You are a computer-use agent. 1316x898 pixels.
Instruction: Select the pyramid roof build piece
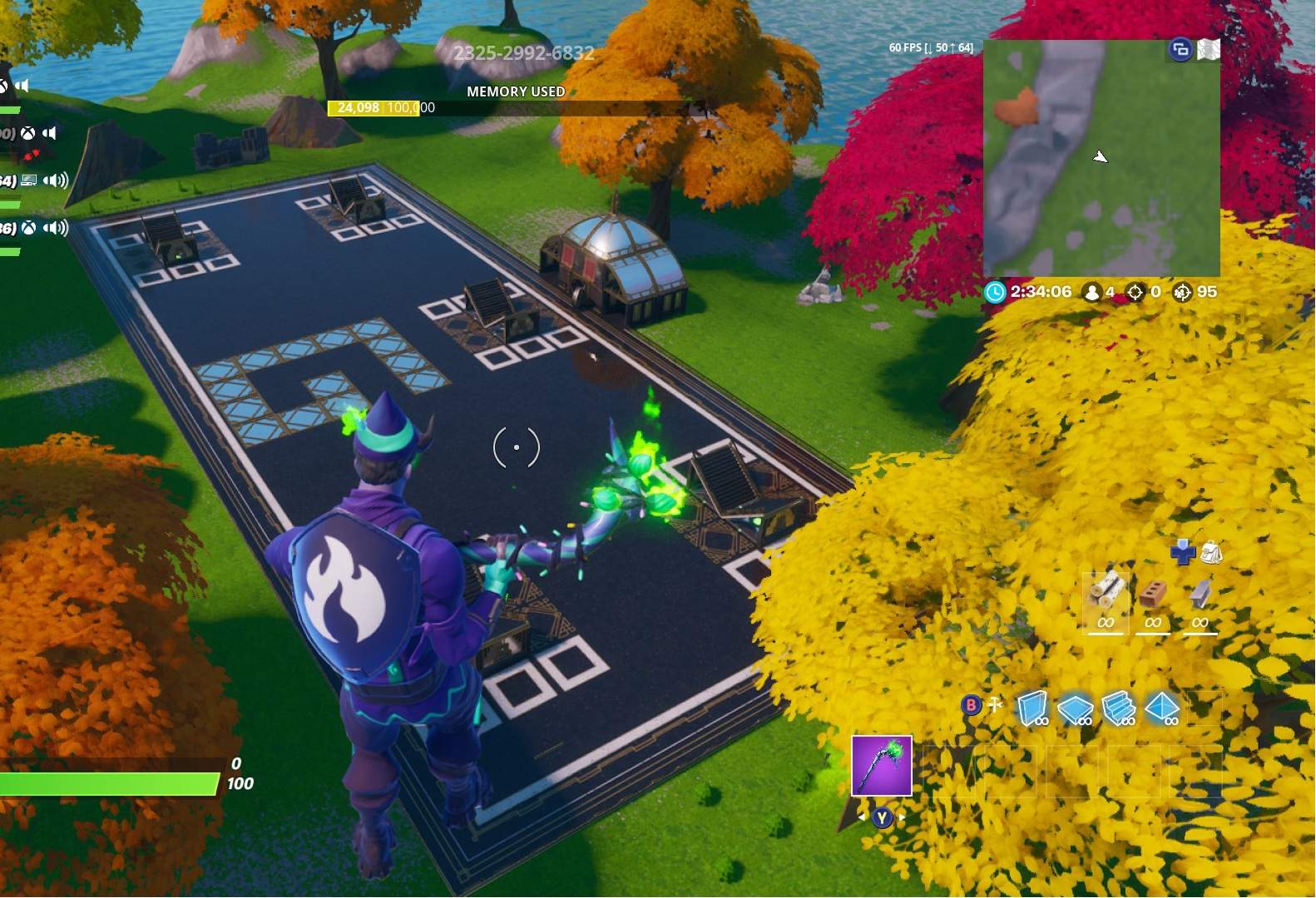tap(1161, 708)
